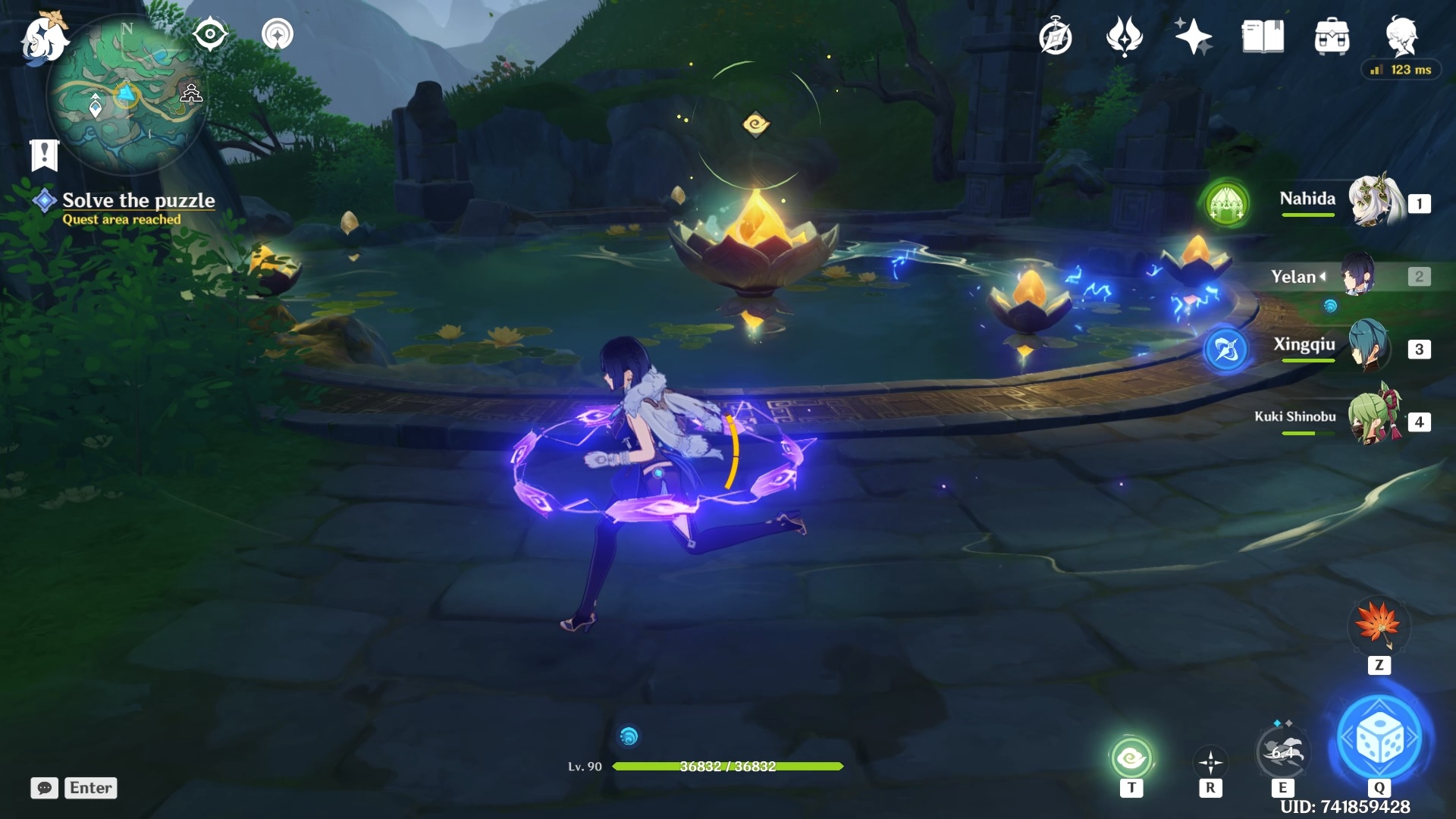Open the Events overview star icon
The height and width of the screenshot is (819, 1456).
click(1192, 35)
